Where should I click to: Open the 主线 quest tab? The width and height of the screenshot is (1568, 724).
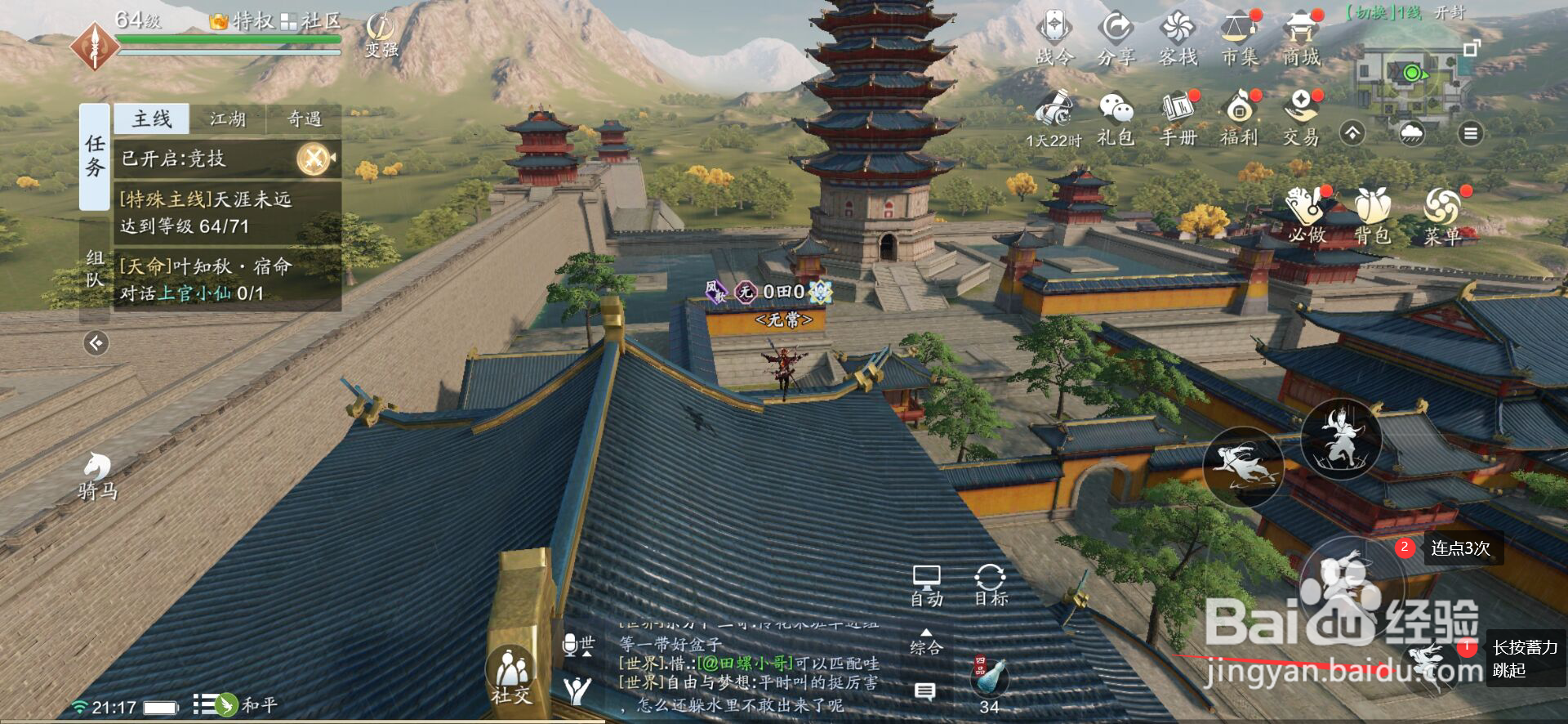click(x=152, y=119)
